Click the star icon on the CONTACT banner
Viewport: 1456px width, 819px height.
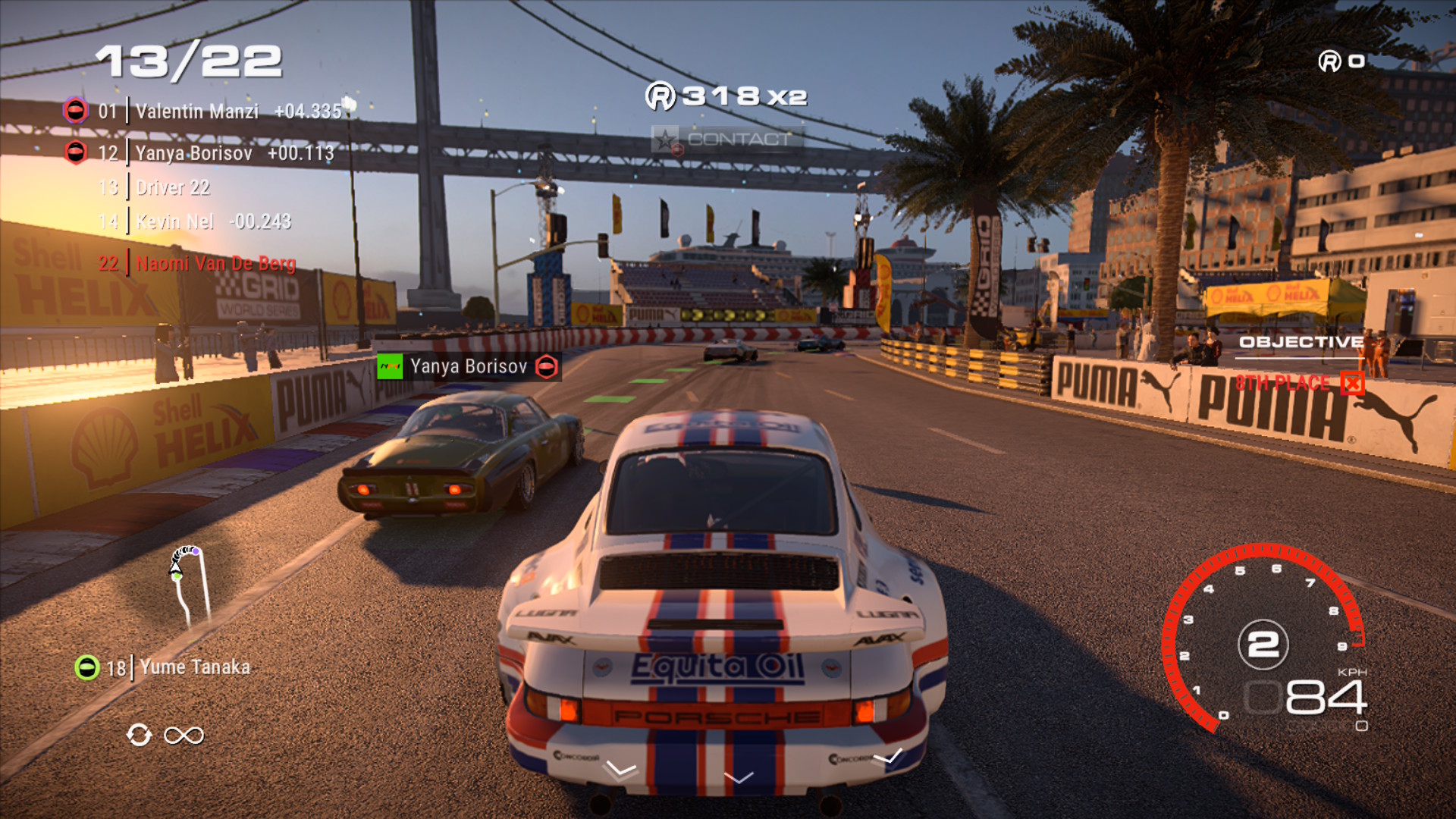coord(665,140)
